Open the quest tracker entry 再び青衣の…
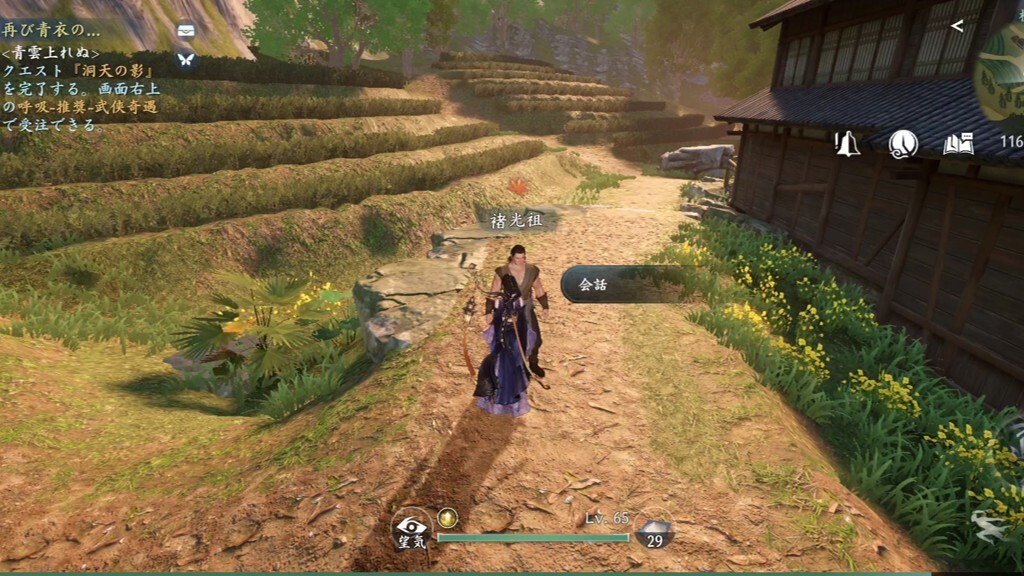The height and width of the screenshot is (576, 1024). coord(52,30)
